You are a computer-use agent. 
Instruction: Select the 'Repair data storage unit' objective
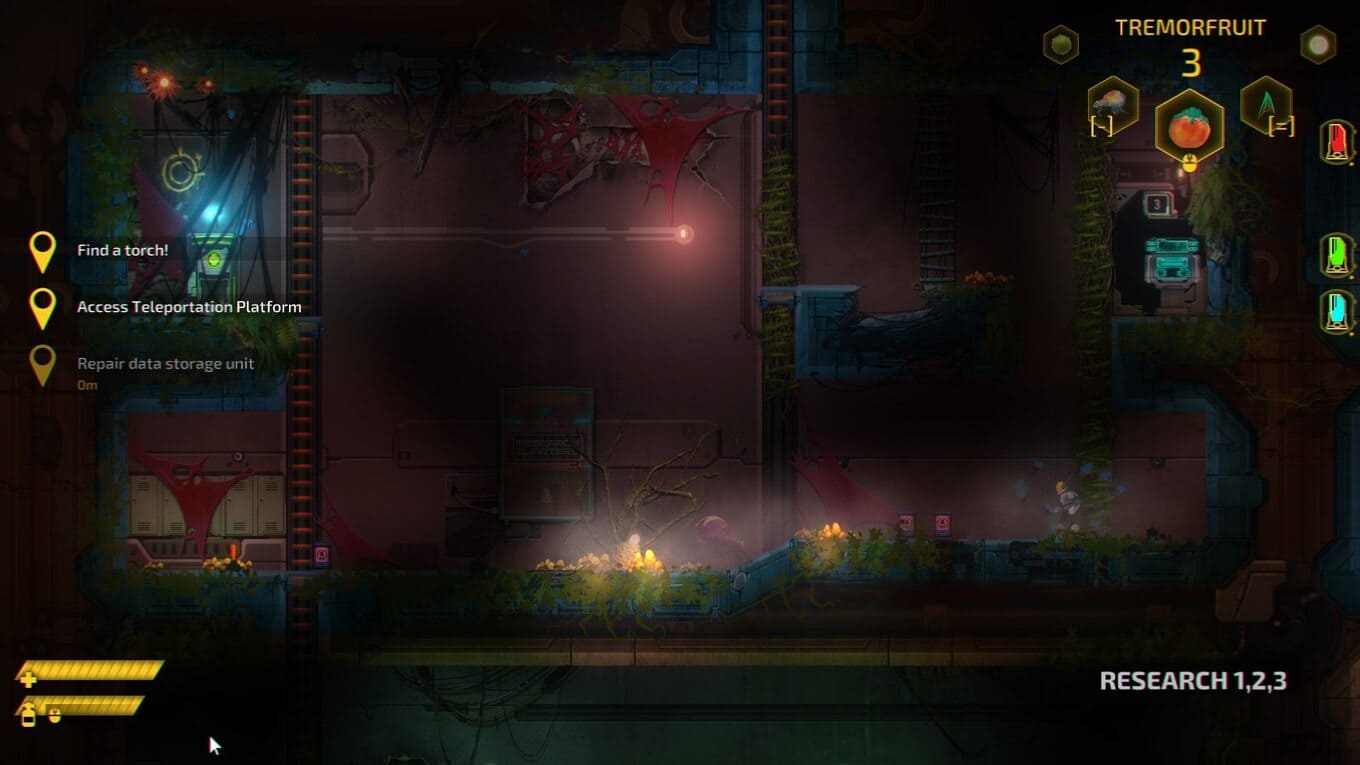pyautogui.click(x=165, y=364)
